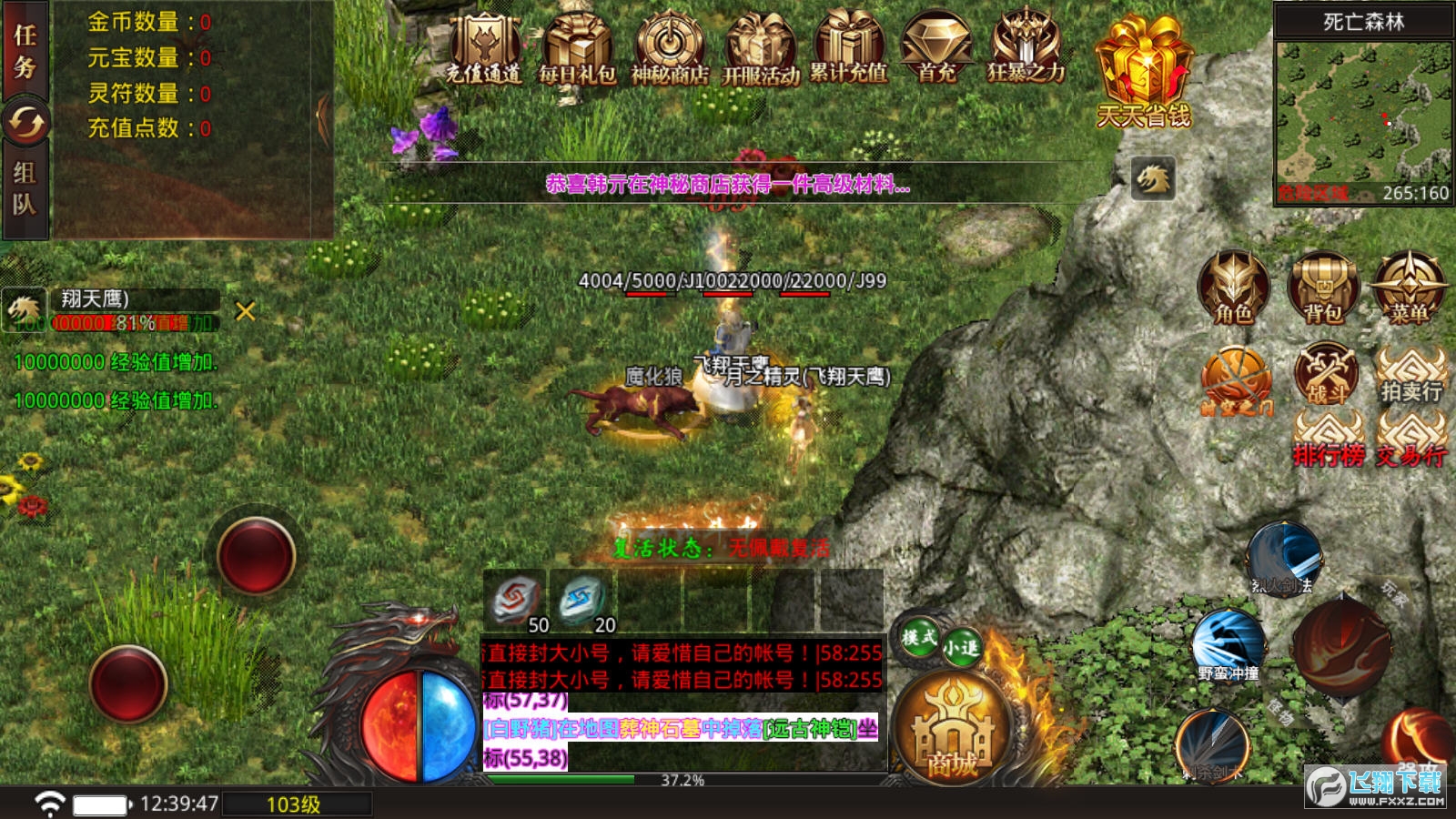Use the 野蛮冲撞 charge skill
Viewport: 1456px width, 819px height.
click(x=1228, y=644)
